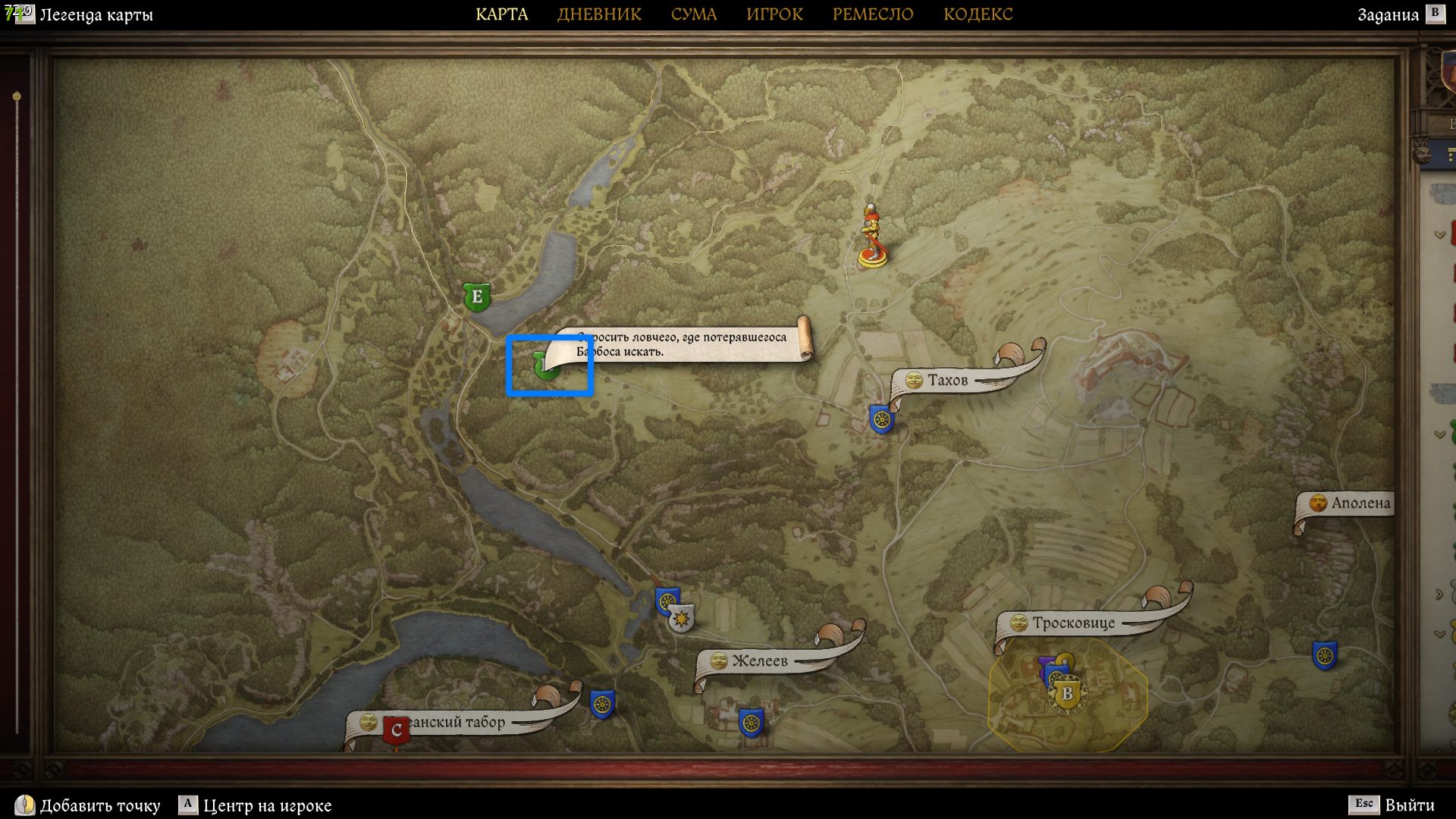Click the Тахов town label
1456x819 pixels.
pyautogui.click(x=947, y=380)
